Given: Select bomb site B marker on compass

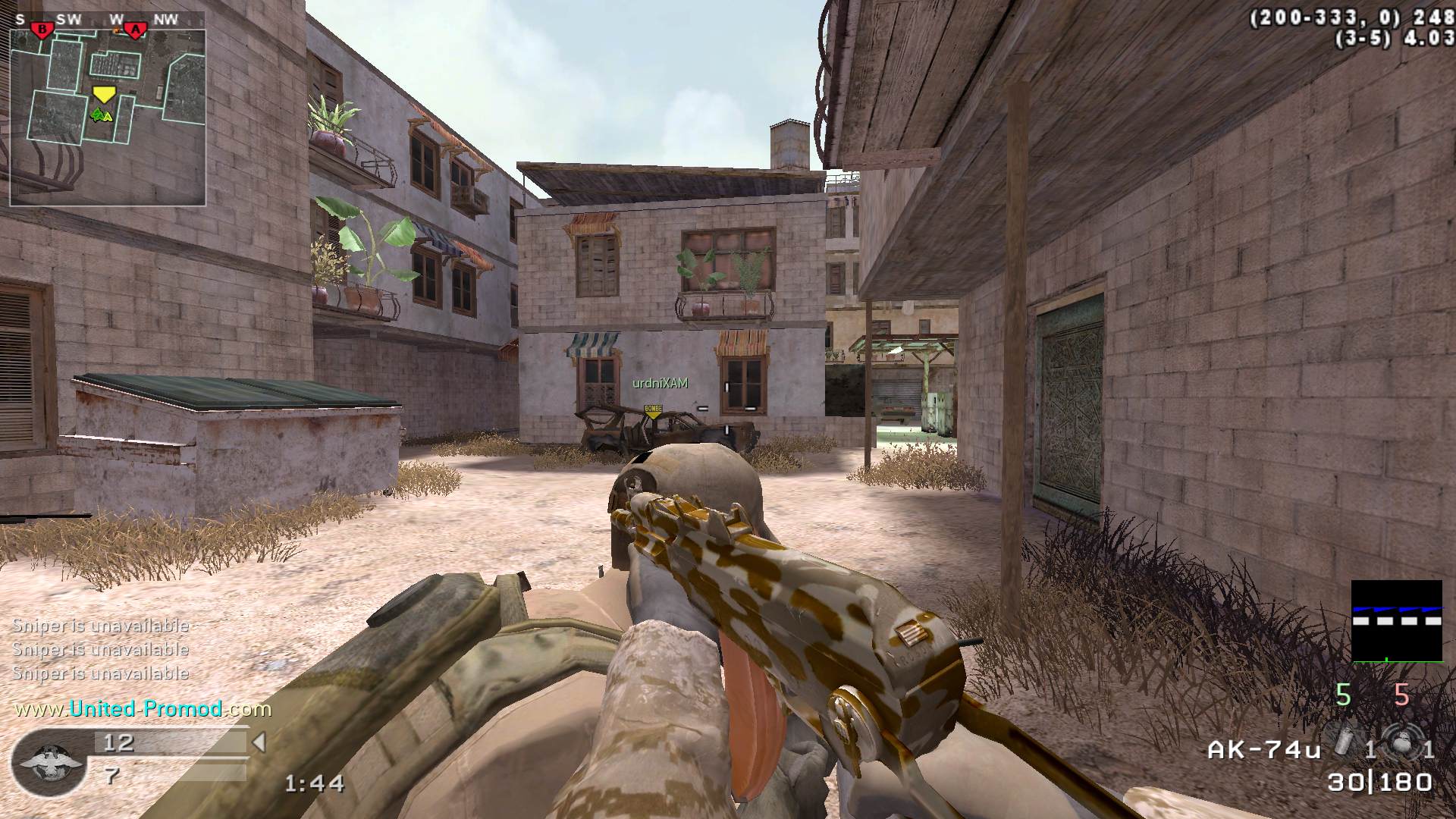Looking at the screenshot, I should point(42,30).
